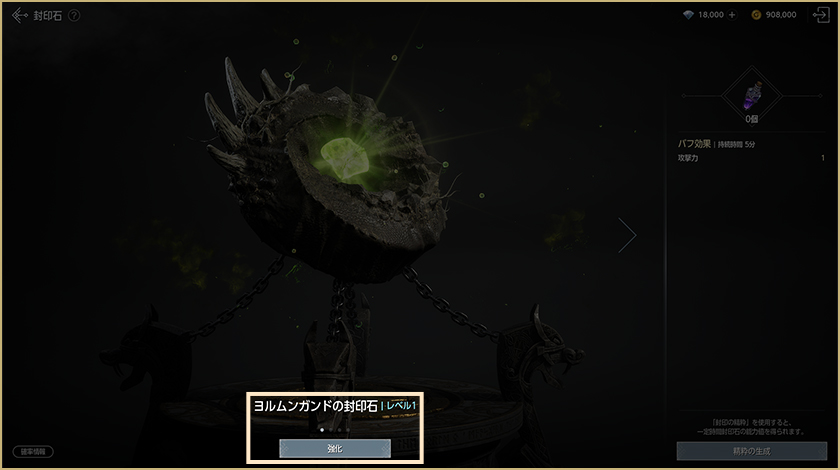
Task: Open the help question mark icon
Action: pyautogui.click(x=74, y=15)
